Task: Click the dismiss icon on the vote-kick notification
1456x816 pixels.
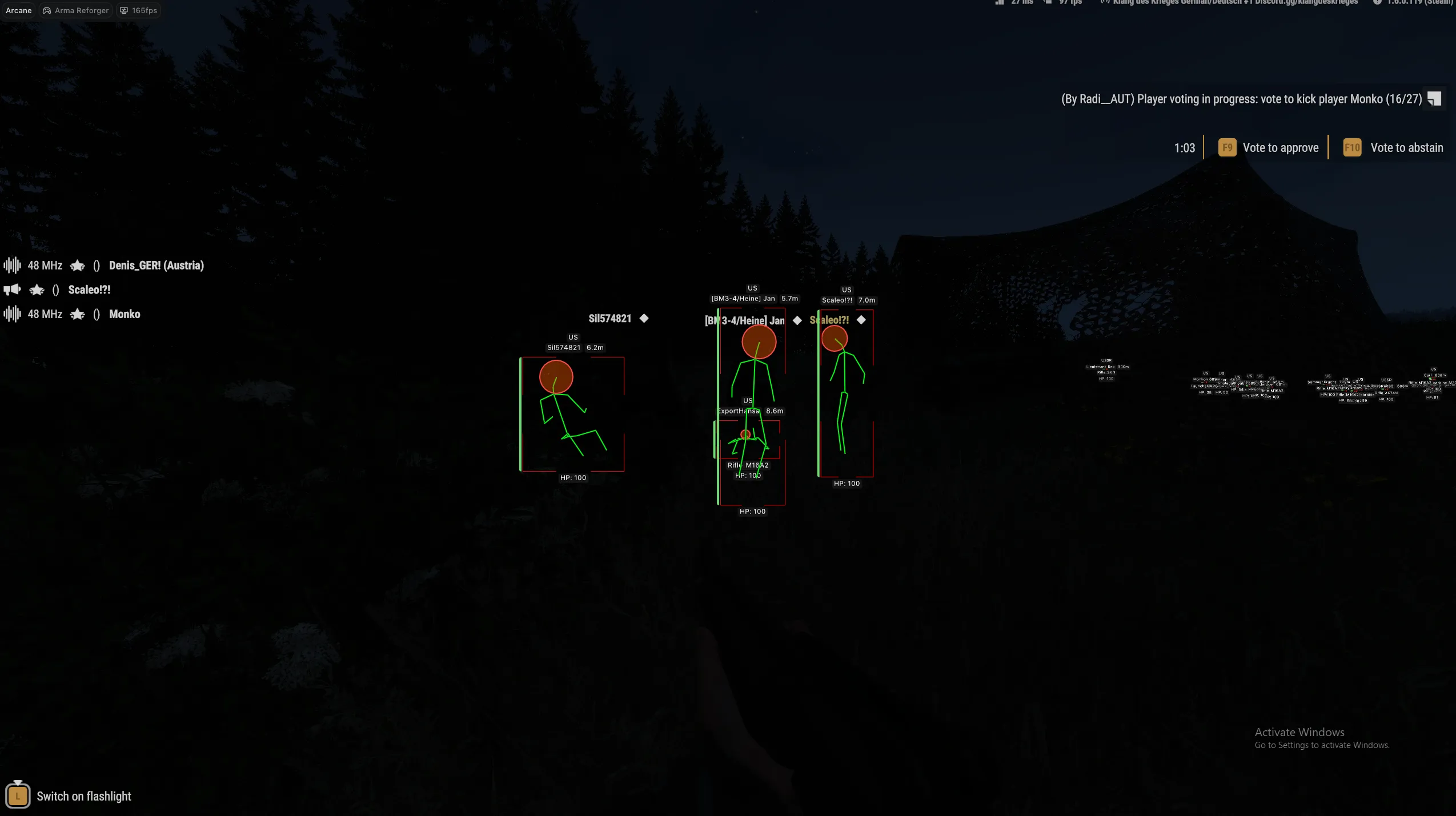Action: [x=1434, y=98]
